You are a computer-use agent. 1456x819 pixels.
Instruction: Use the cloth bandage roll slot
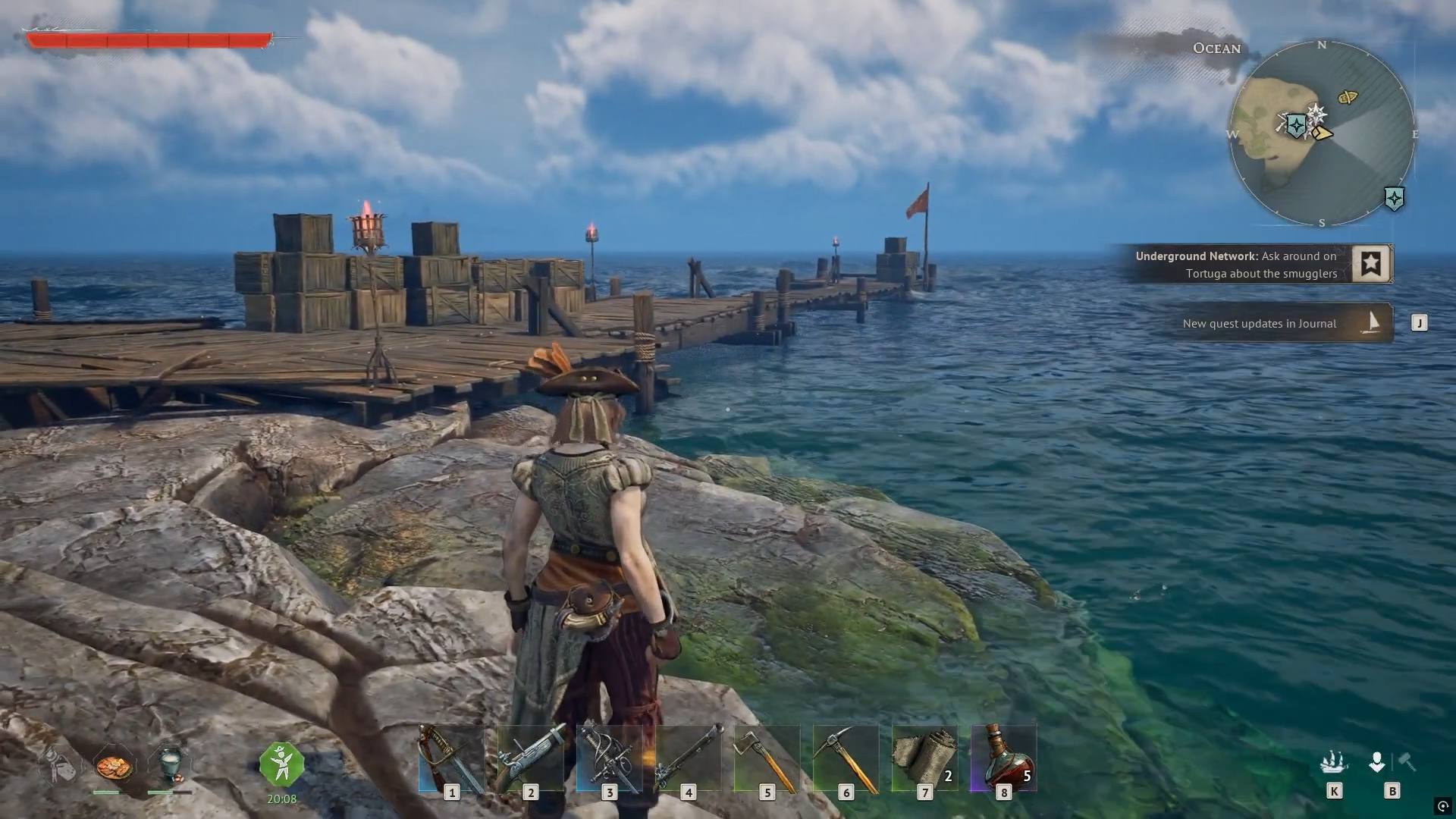click(924, 759)
